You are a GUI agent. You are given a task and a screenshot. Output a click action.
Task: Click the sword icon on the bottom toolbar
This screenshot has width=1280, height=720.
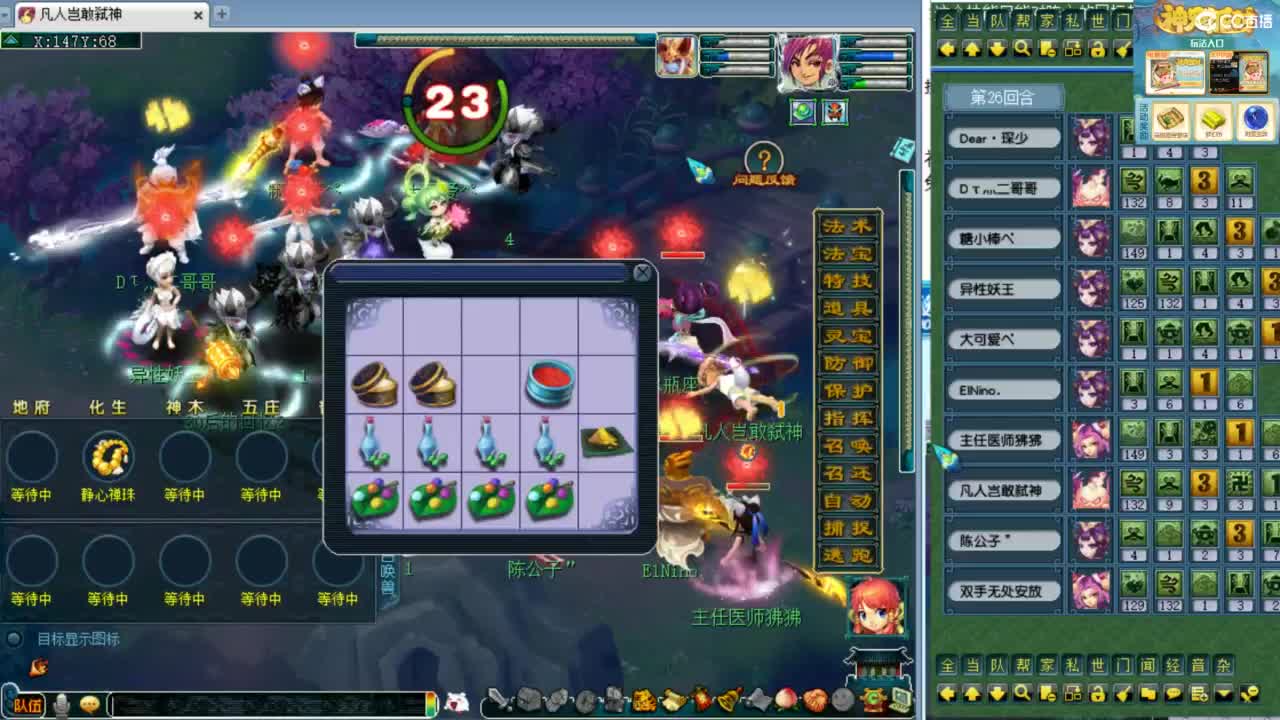tap(497, 701)
